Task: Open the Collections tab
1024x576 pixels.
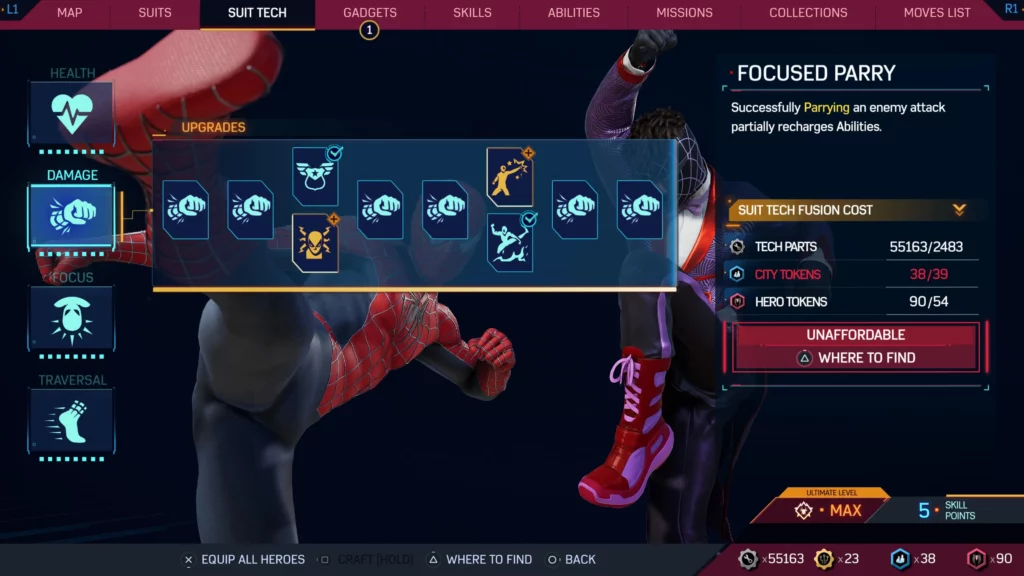Action: tap(808, 13)
